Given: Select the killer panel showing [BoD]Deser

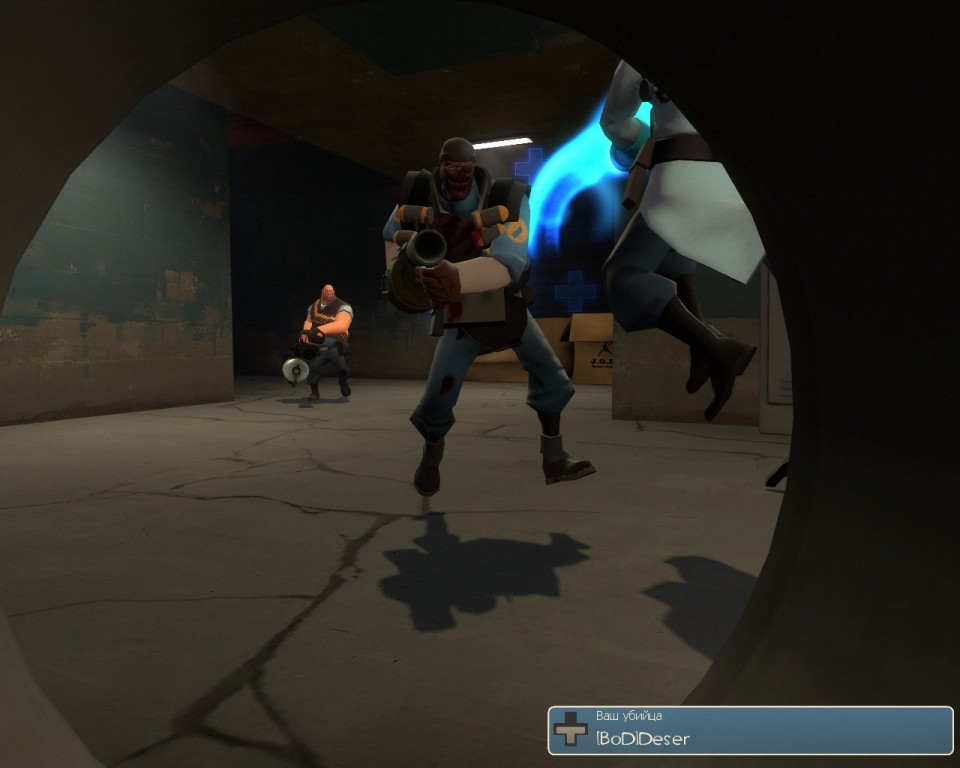Looking at the screenshot, I should (x=750, y=730).
